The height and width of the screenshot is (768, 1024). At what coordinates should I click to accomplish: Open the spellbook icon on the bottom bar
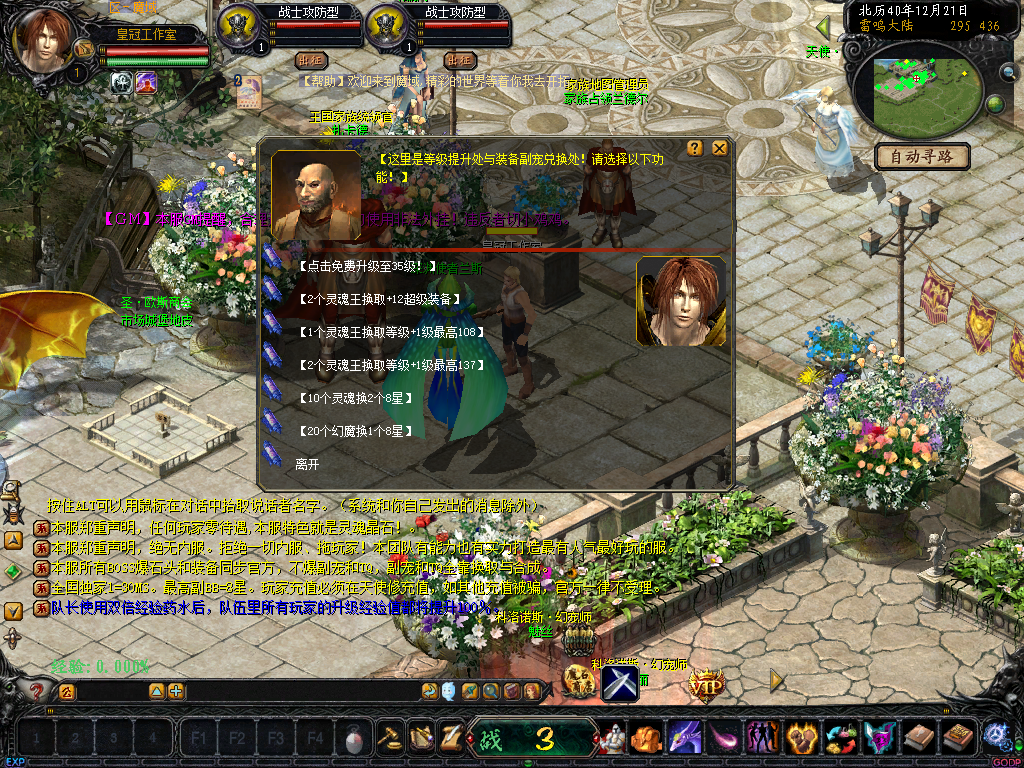tap(958, 739)
